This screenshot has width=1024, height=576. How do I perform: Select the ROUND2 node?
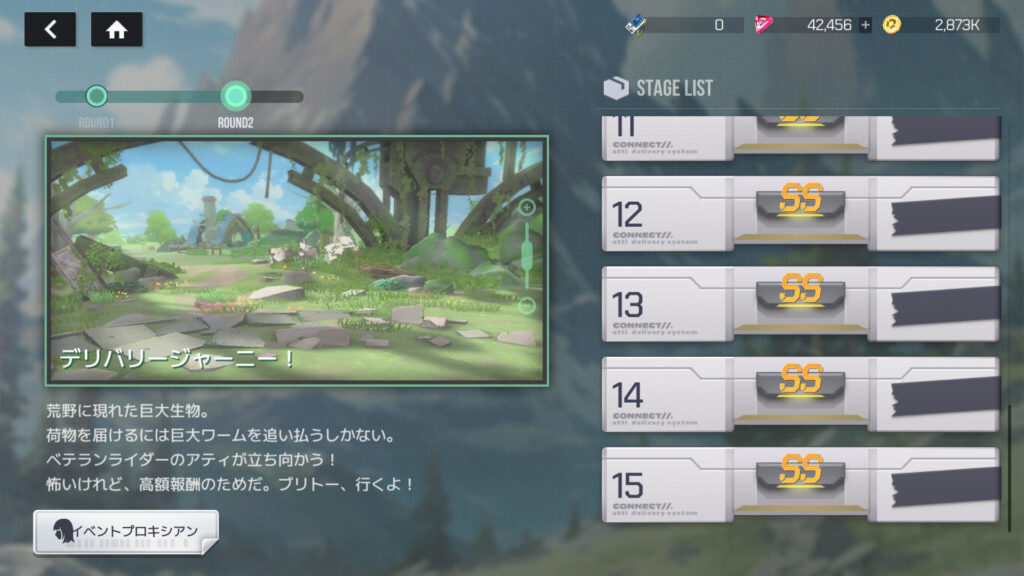tap(235, 96)
